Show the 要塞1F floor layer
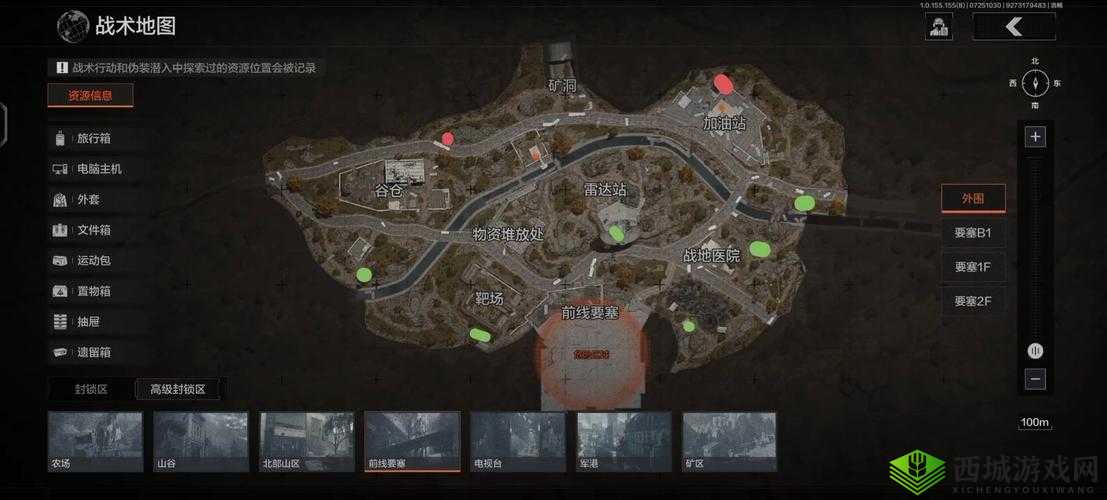This screenshot has height=500, width=1107. [973, 267]
